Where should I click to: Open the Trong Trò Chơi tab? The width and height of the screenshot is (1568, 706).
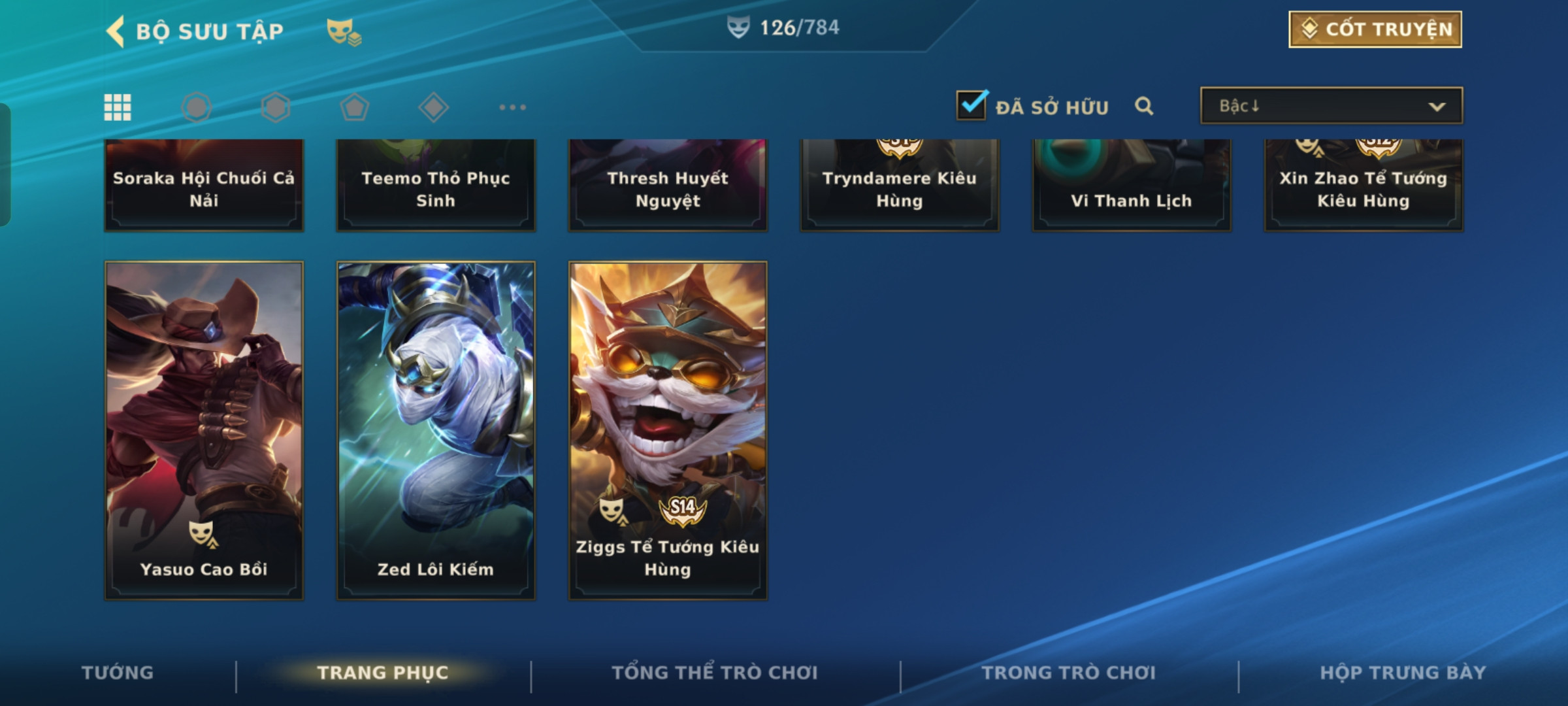(x=1069, y=673)
